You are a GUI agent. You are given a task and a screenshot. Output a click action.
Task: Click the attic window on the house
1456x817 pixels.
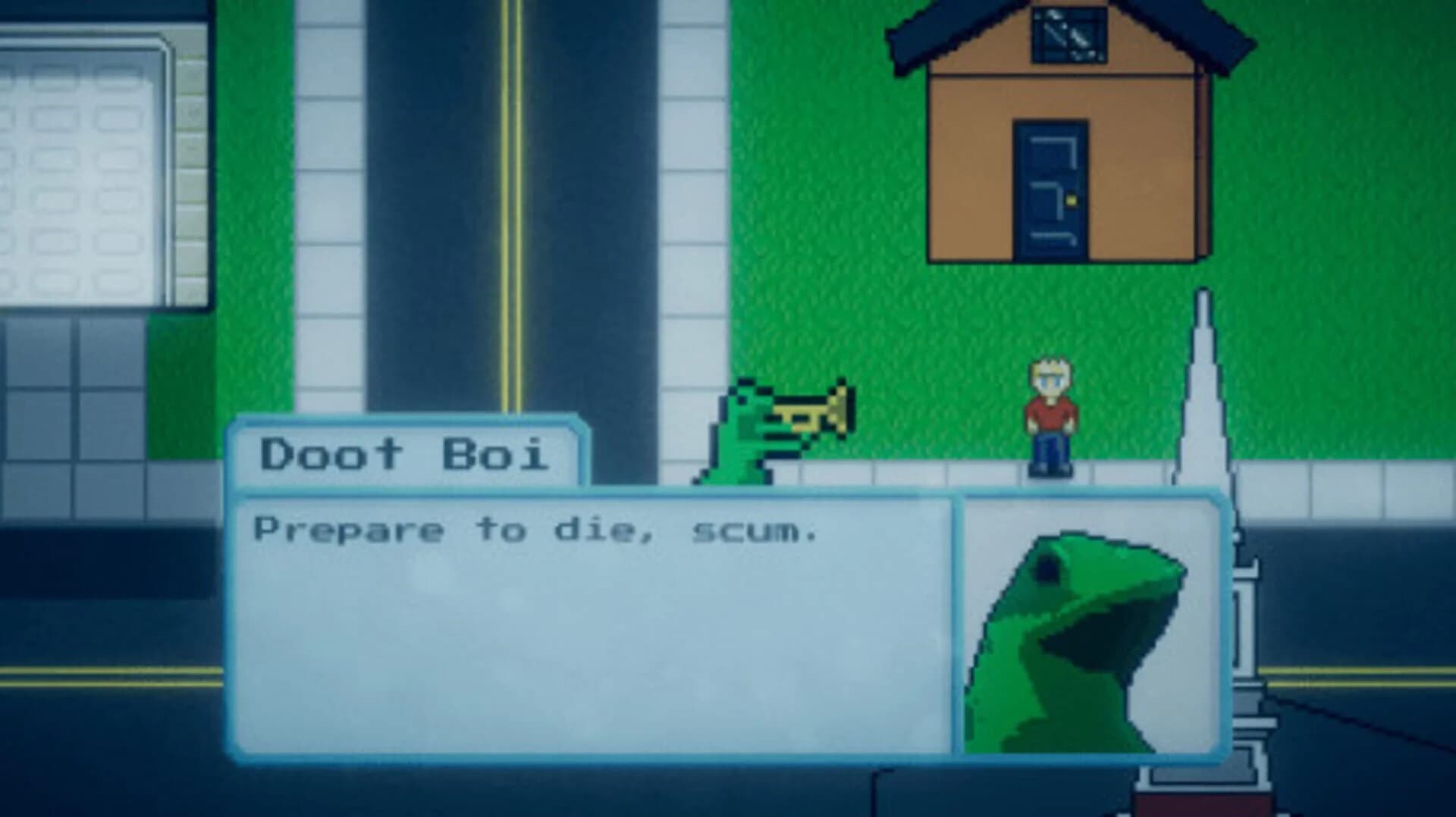tap(1069, 34)
